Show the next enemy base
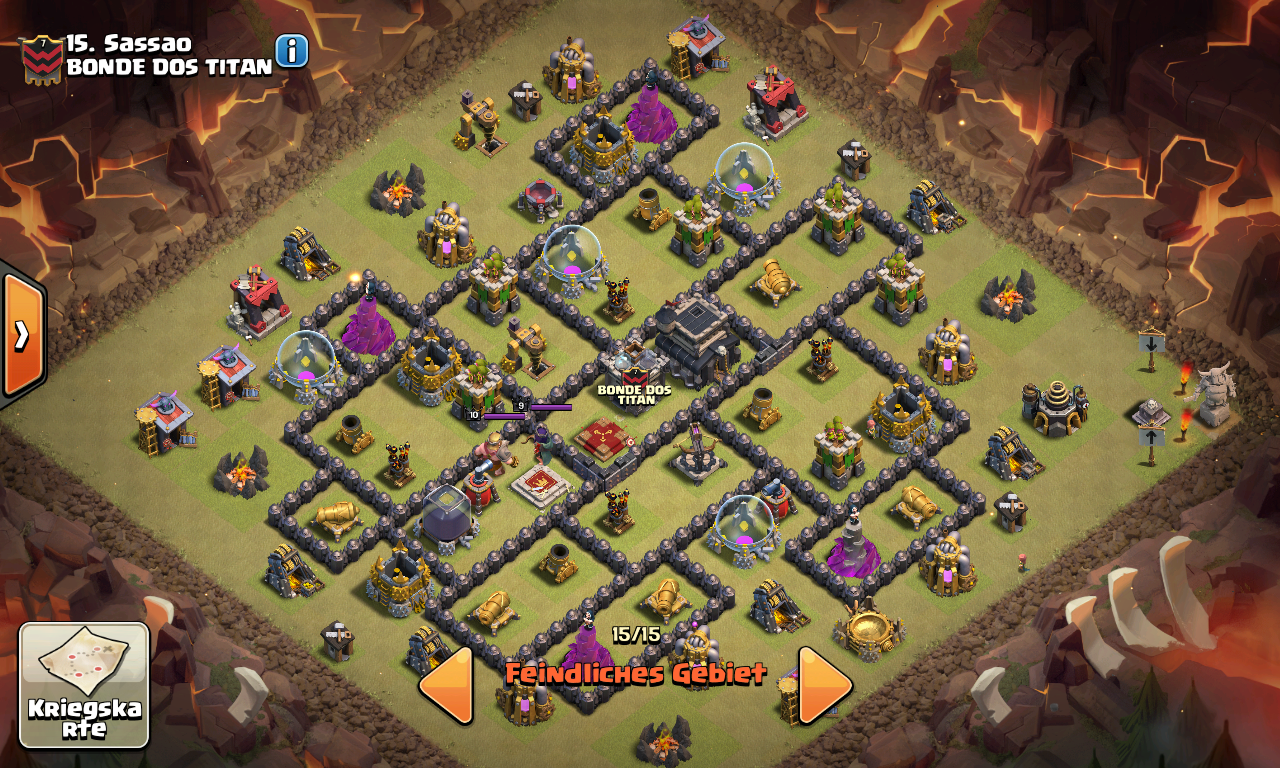This screenshot has width=1280, height=768. coord(824,685)
